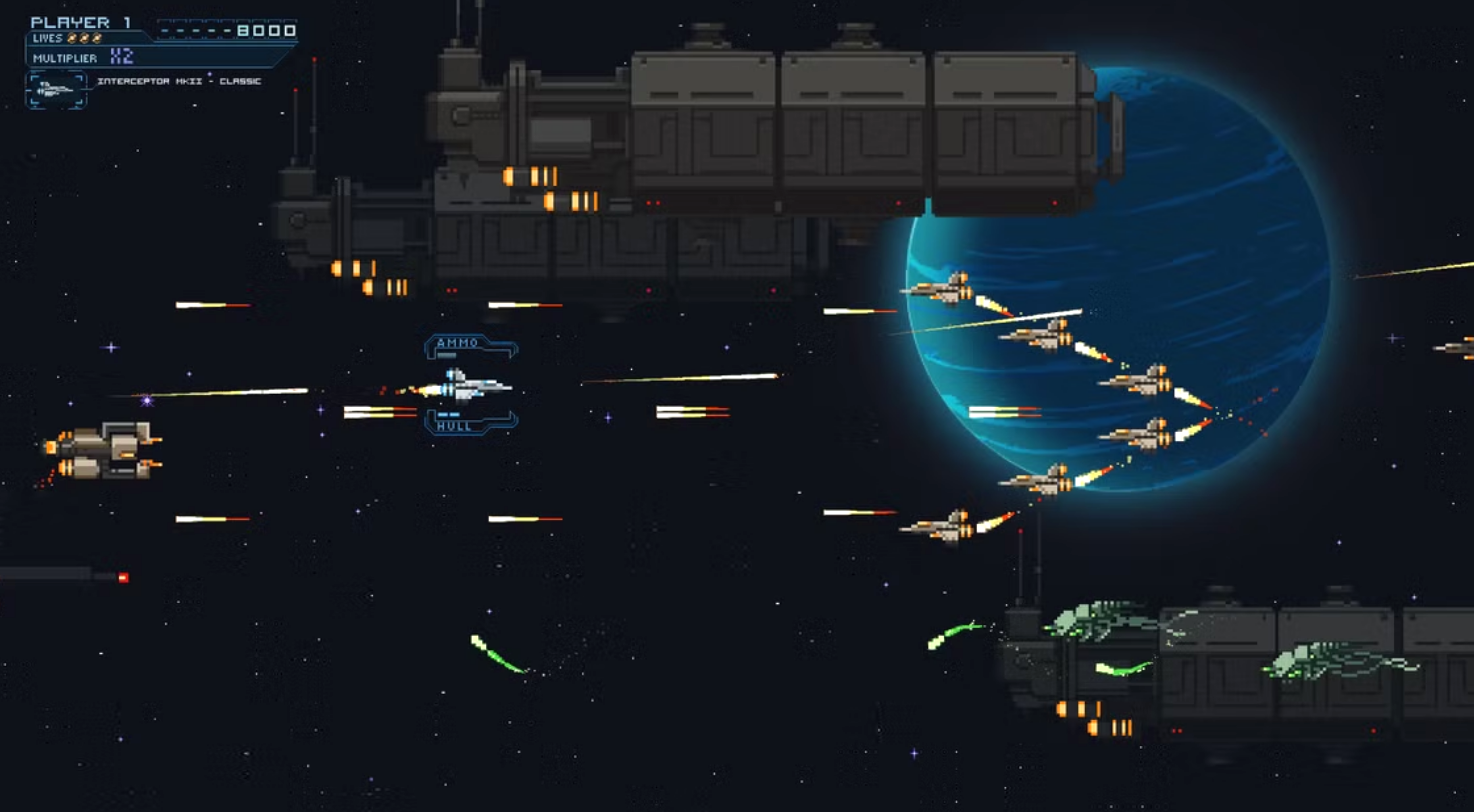Click the Interceptor MKII ship portrait icon

(x=56, y=89)
